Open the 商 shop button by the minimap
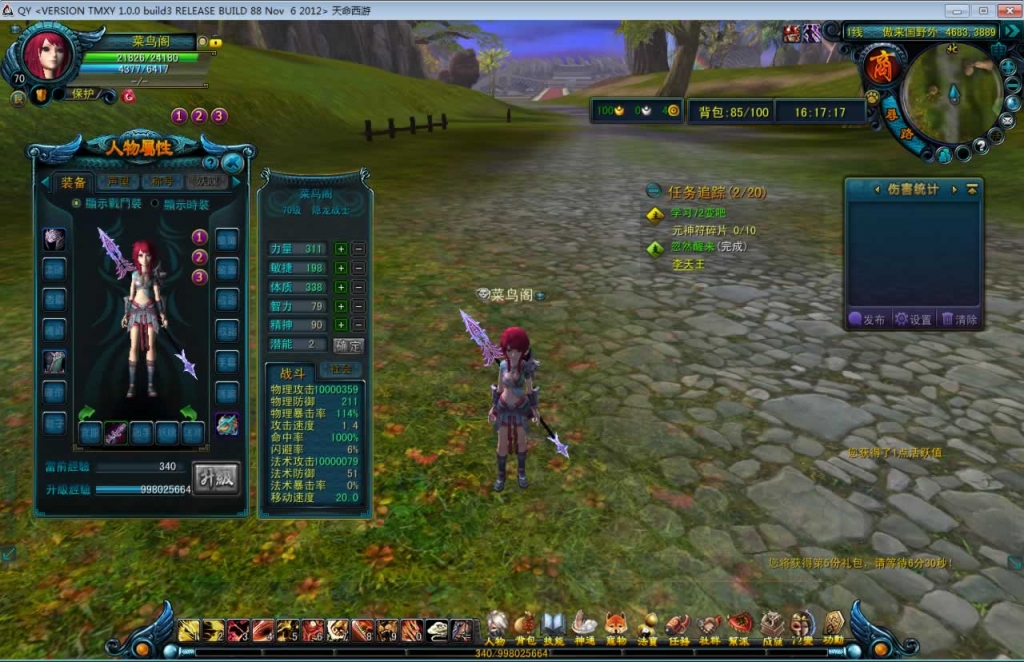 (880, 68)
